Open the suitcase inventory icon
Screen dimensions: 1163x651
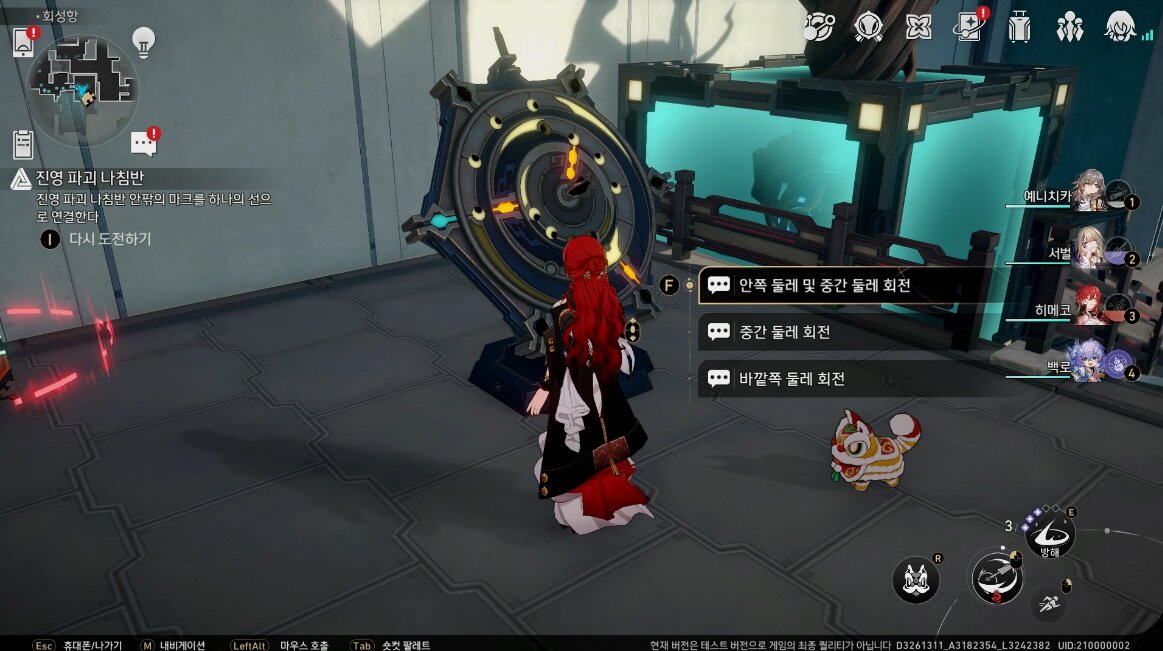click(x=1019, y=27)
